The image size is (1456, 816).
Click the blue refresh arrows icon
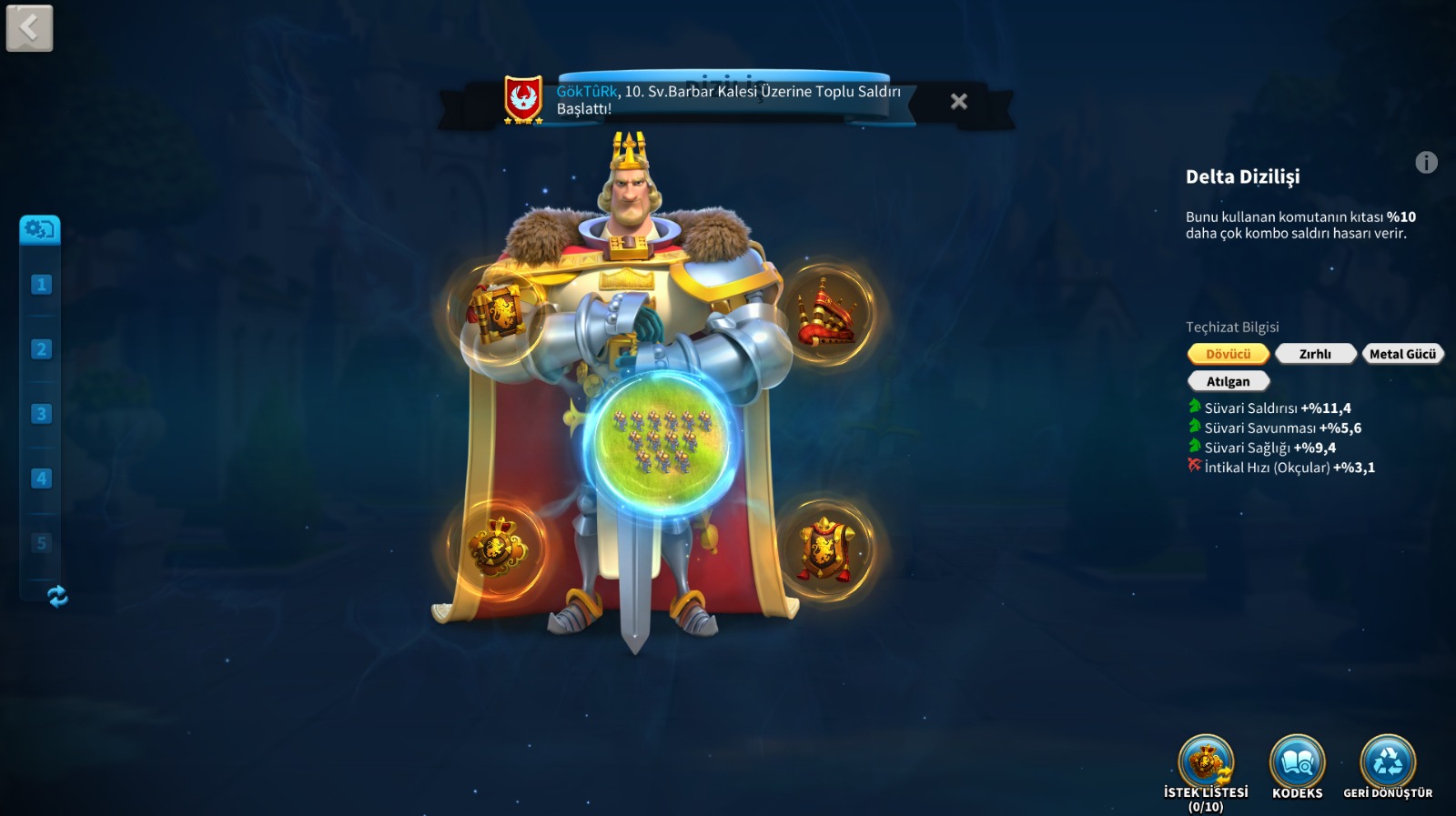57,597
